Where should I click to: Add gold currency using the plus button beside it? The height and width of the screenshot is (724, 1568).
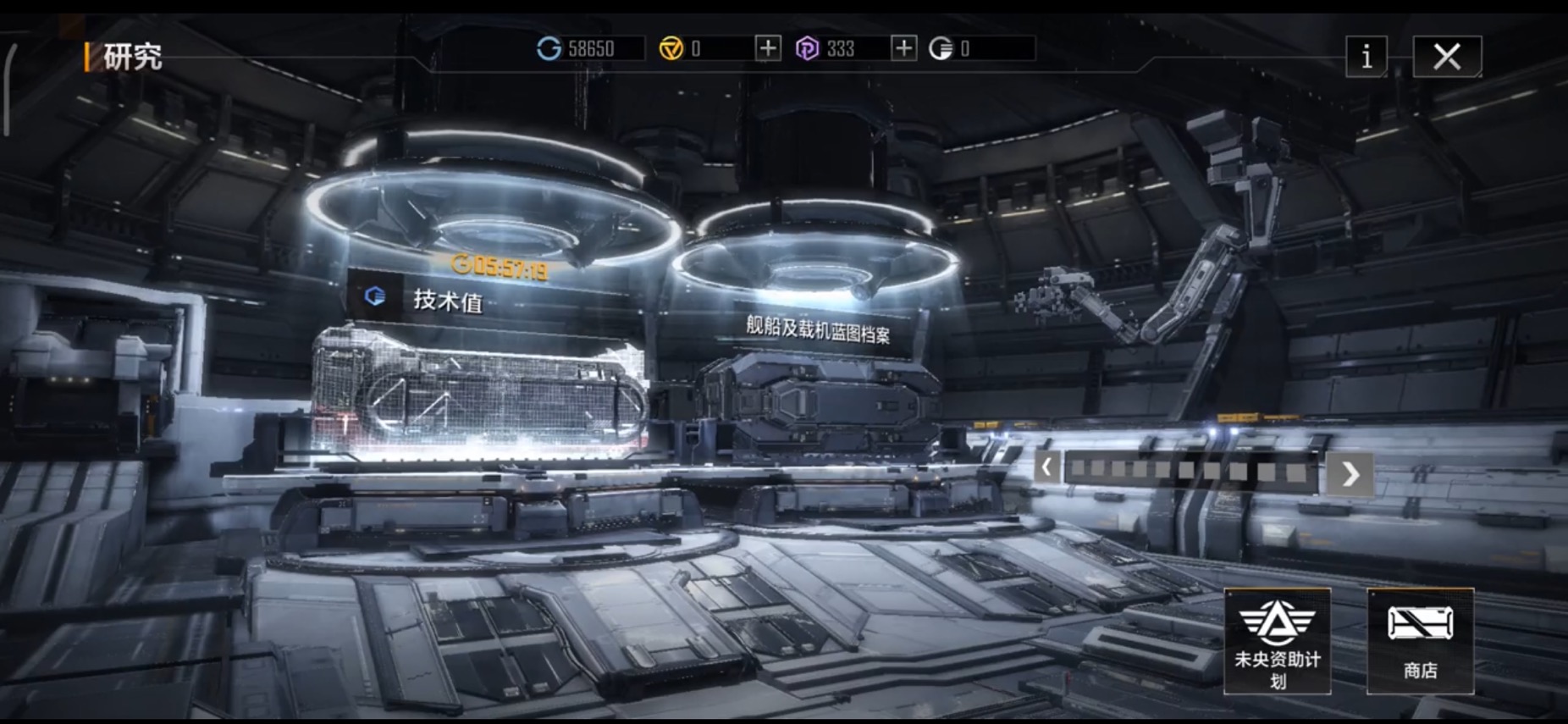[x=767, y=48]
